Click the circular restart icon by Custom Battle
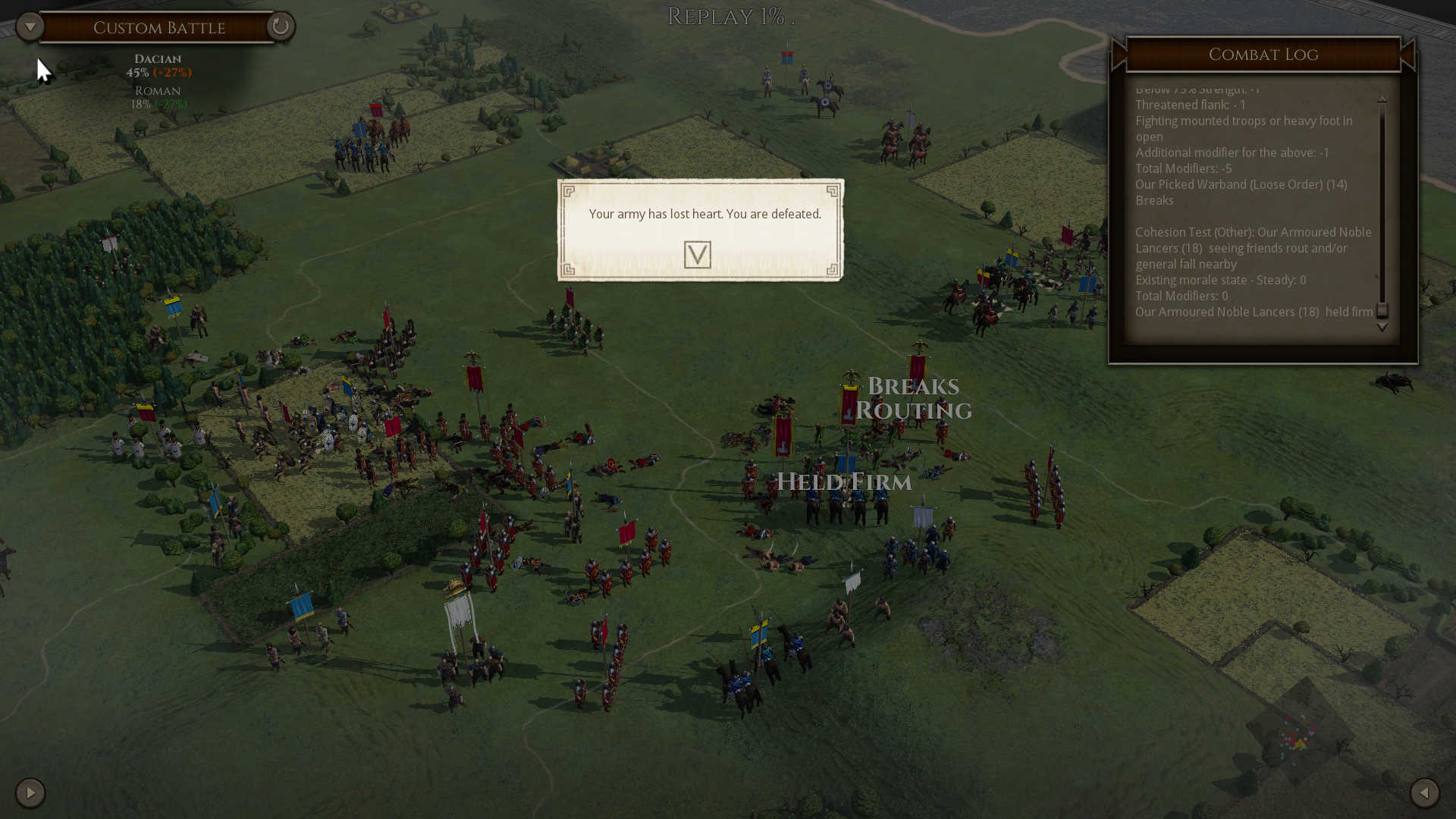The image size is (1456, 819). pyautogui.click(x=280, y=27)
